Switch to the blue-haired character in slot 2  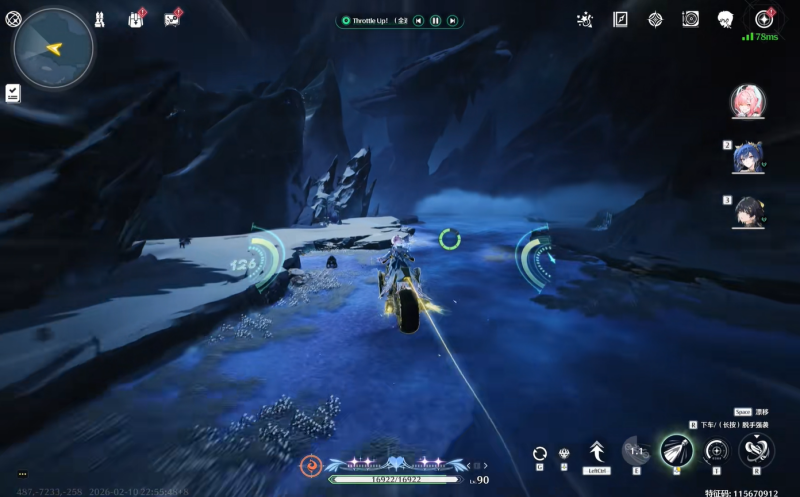pos(748,157)
